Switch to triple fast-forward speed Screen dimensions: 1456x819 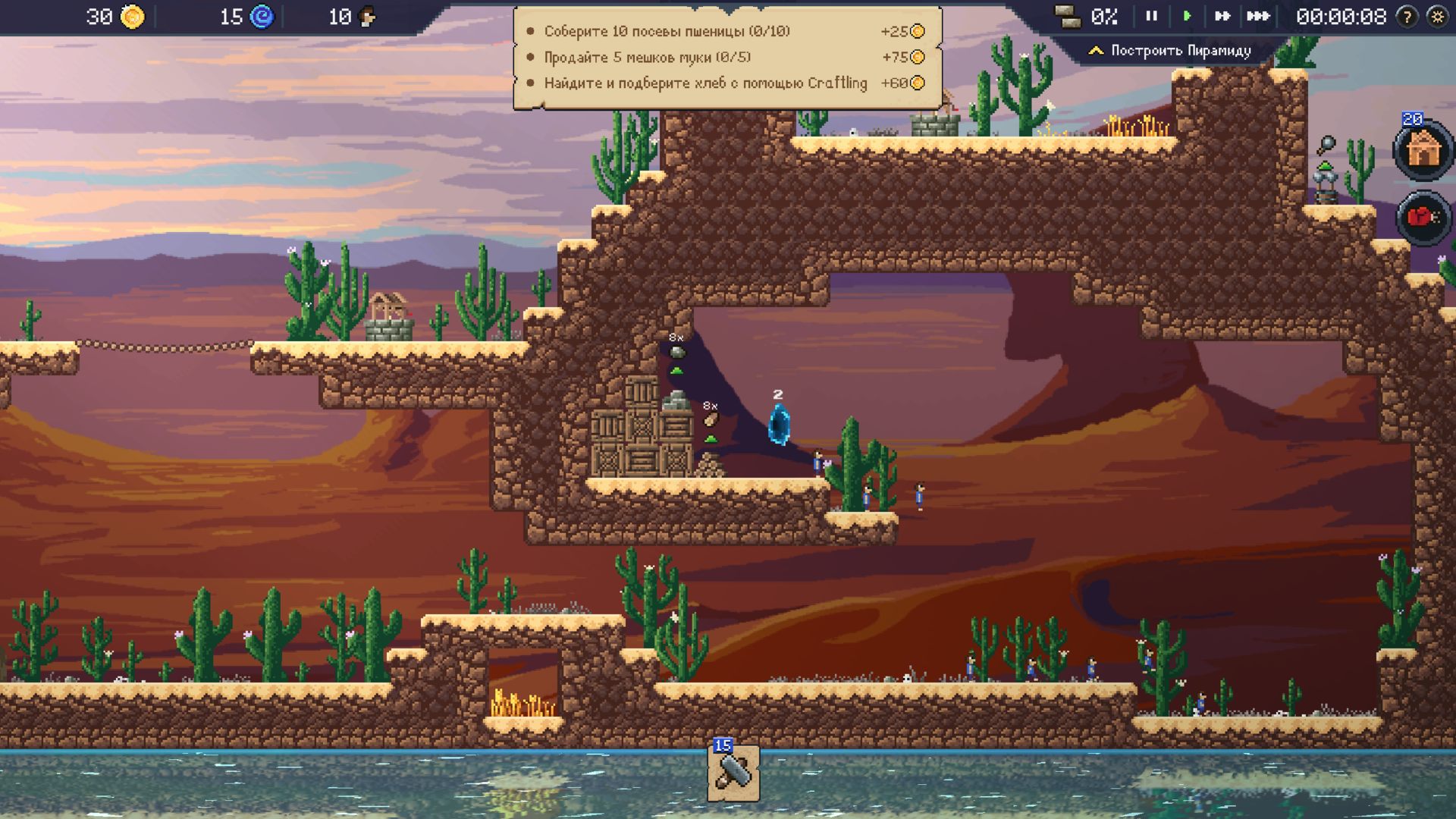(x=1258, y=16)
